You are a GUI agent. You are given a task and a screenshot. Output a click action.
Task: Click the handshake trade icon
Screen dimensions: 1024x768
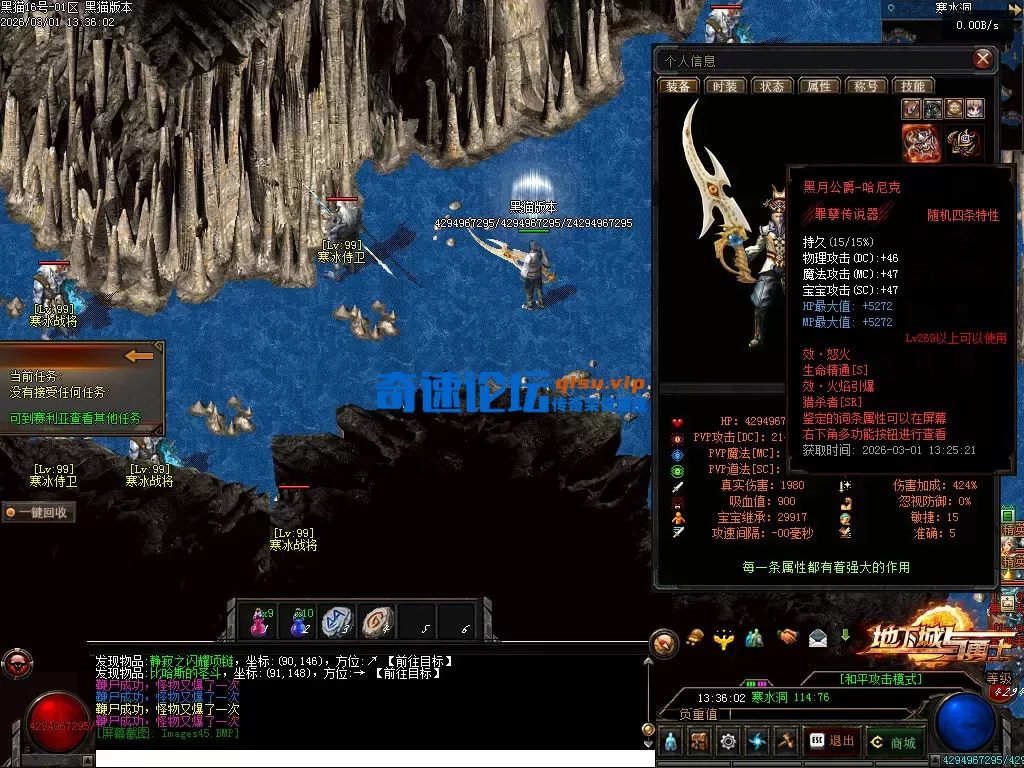coord(788,637)
